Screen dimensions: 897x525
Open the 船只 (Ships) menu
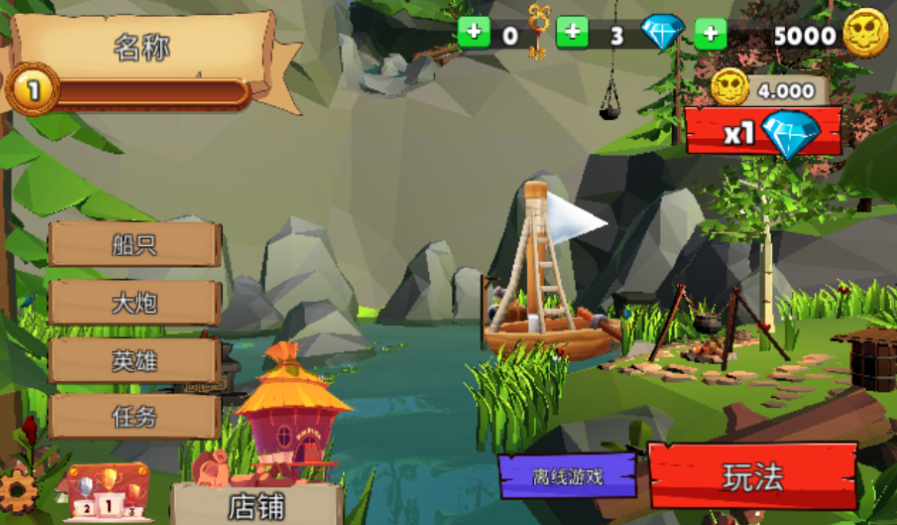(134, 244)
